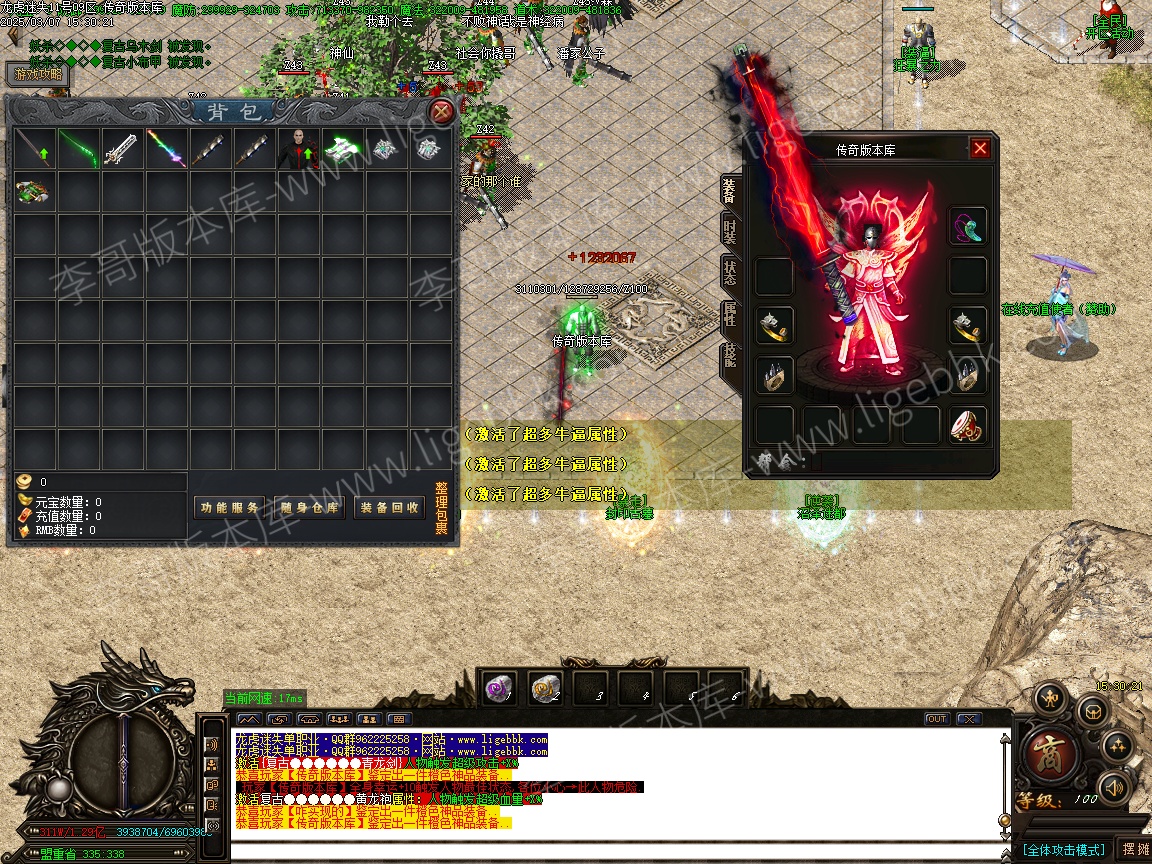
Task: Switch to the 状态 status tab
Action: (730, 273)
